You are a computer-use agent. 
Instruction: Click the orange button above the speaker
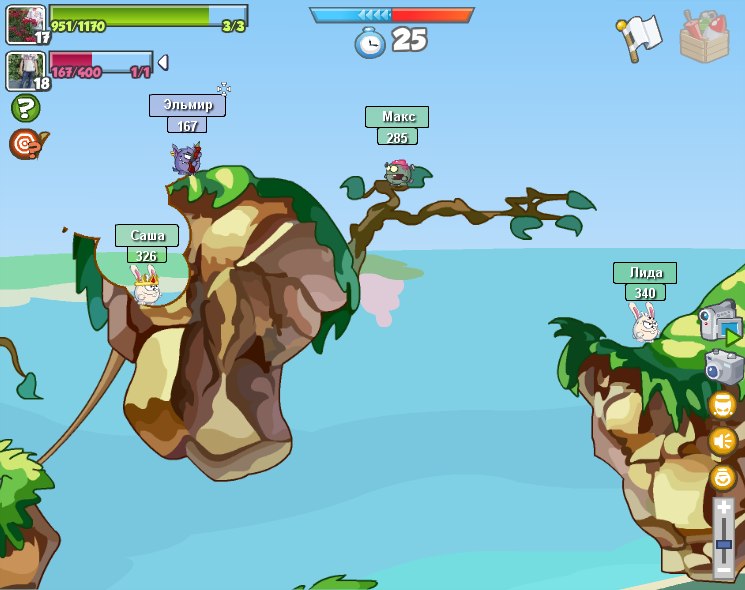(x=722, y=405)
